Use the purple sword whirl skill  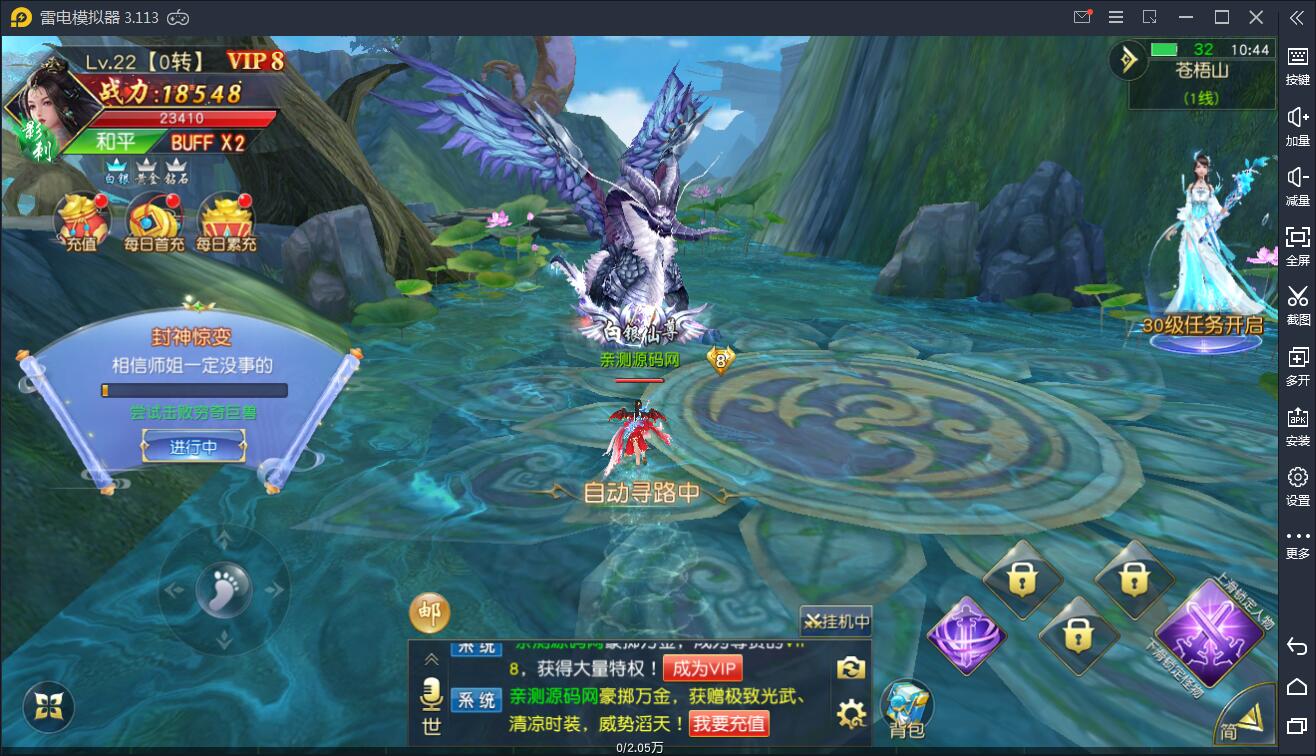(966, 637)
